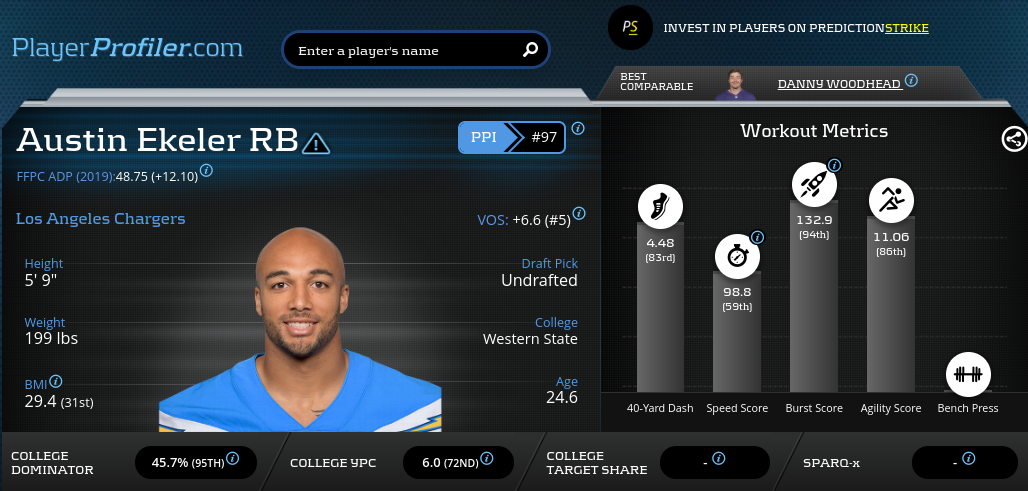Click the share icon button

click(1014, 139)
